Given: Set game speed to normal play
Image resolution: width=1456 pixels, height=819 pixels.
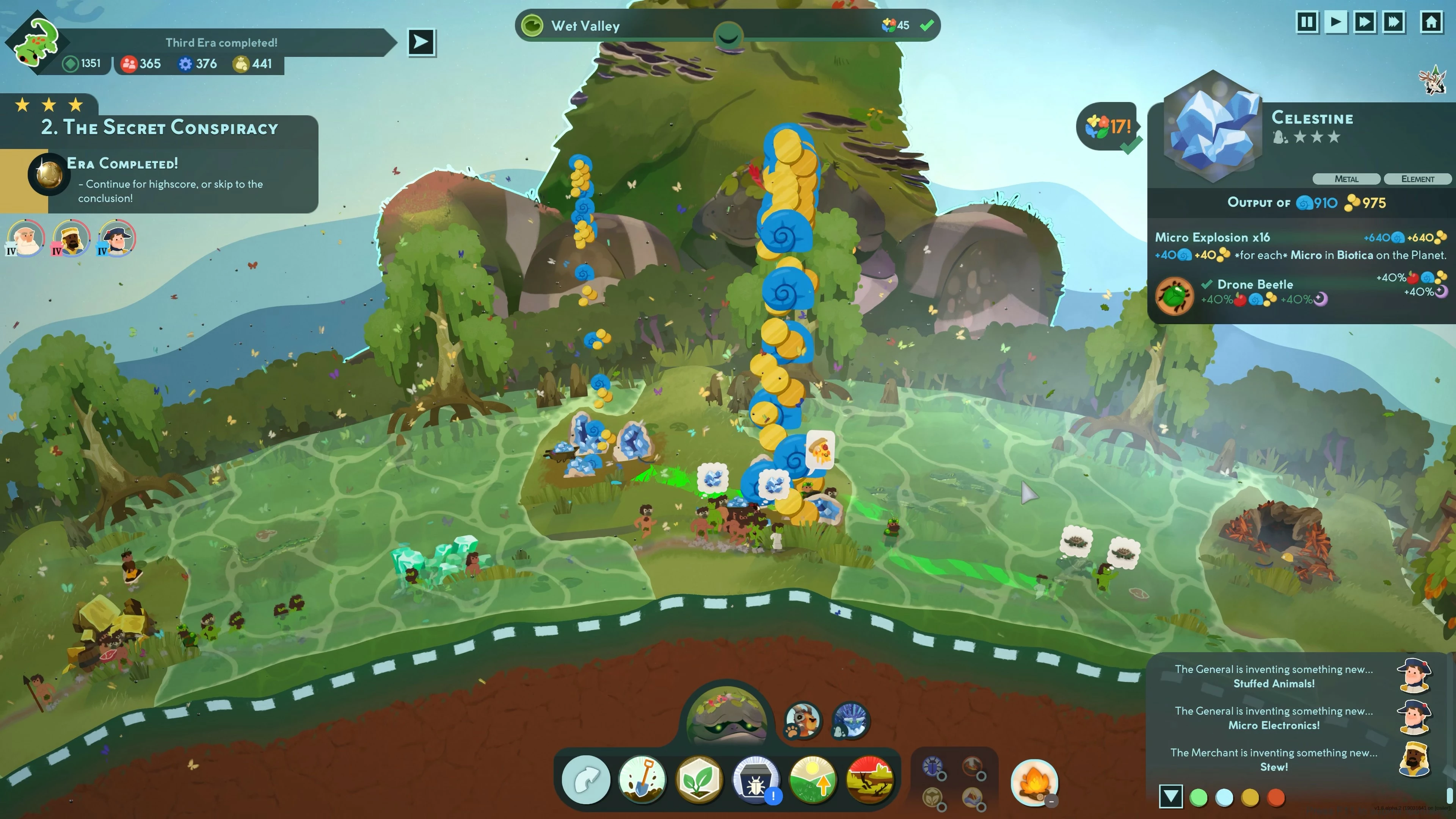Looking at the screenshot, I should [1335, 23].
